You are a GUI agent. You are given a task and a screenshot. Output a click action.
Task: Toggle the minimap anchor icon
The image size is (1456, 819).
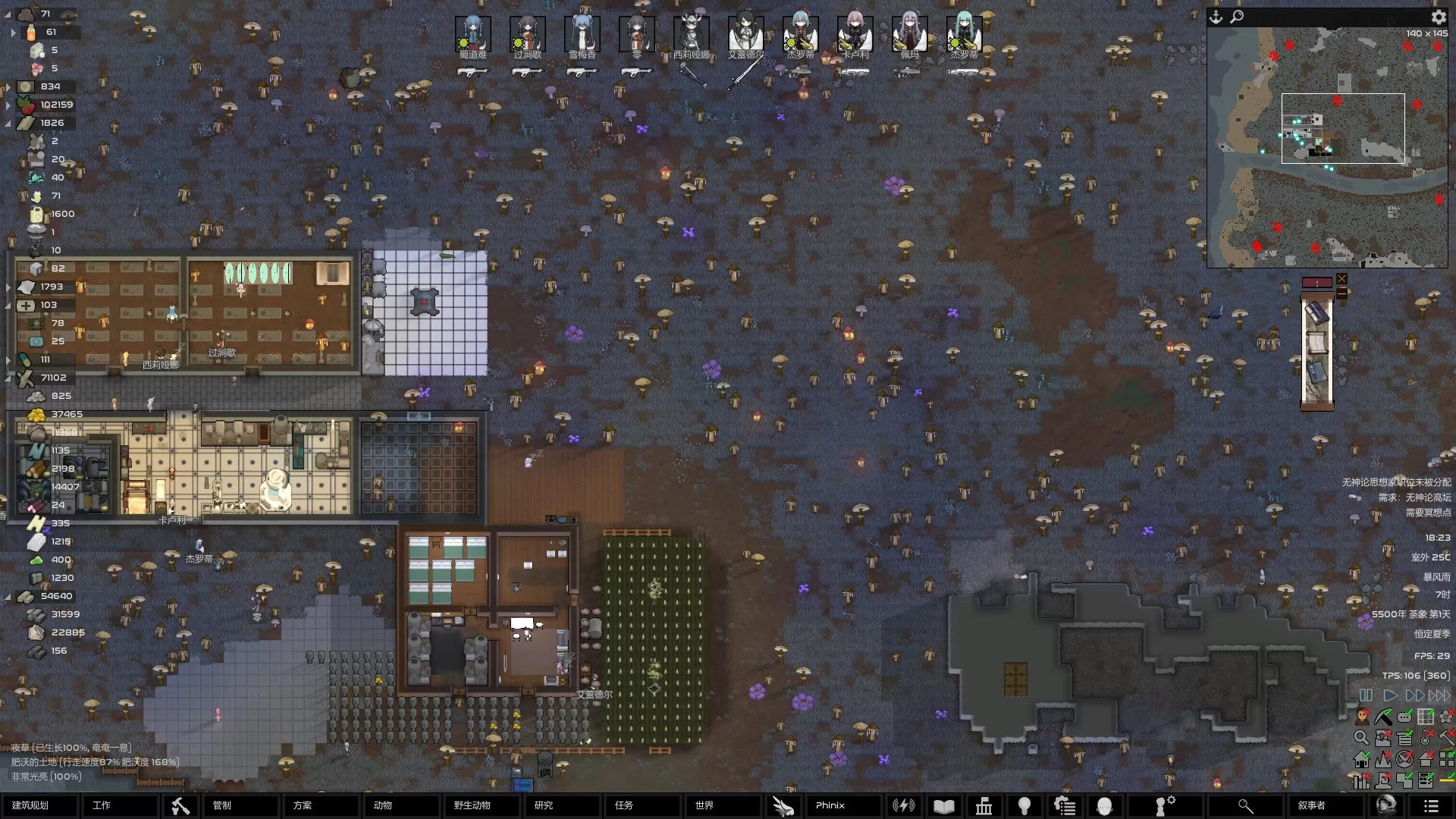(x=1216, y=17)
